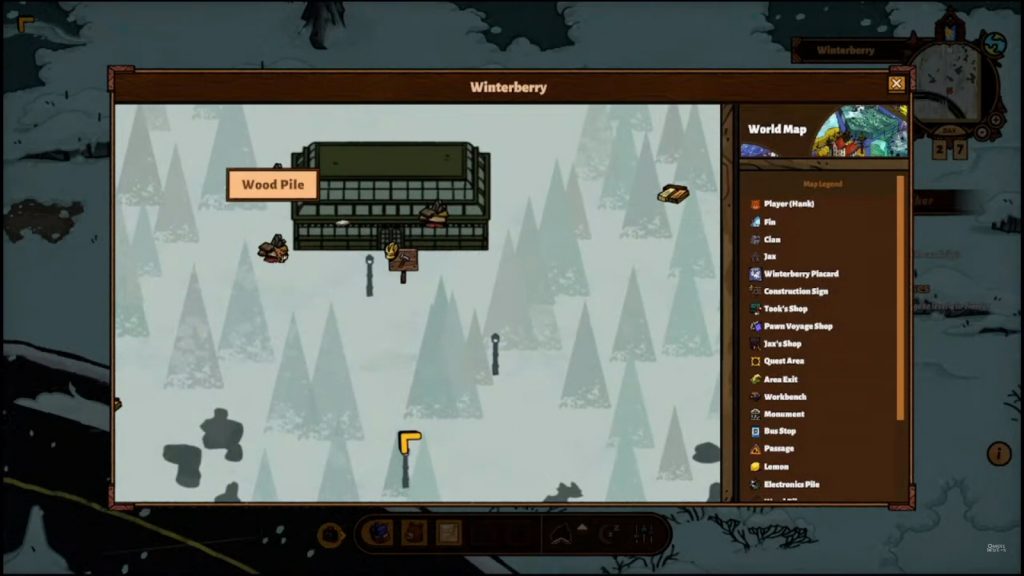
Task: Select Player (Hank) in the map legend
Action: coord(788,204)
